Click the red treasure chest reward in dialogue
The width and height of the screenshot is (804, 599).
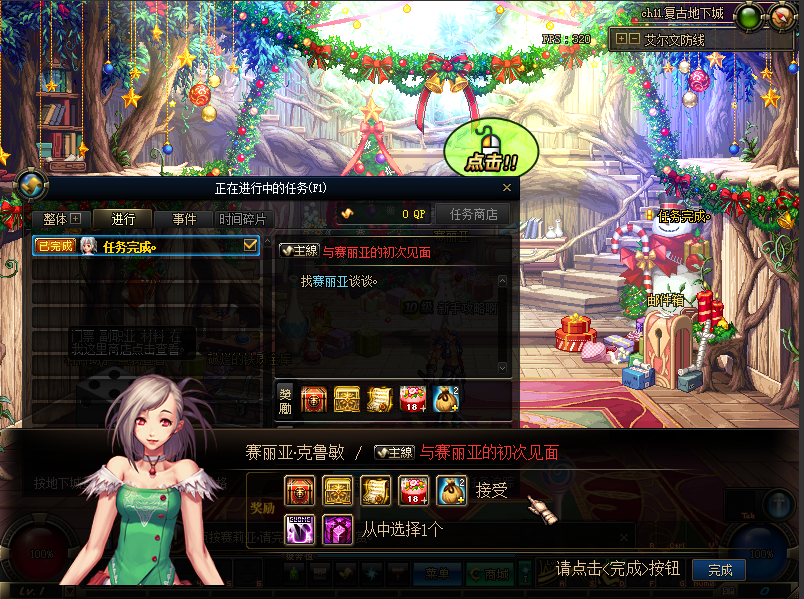pyautogui.click(x=300, y=490)
